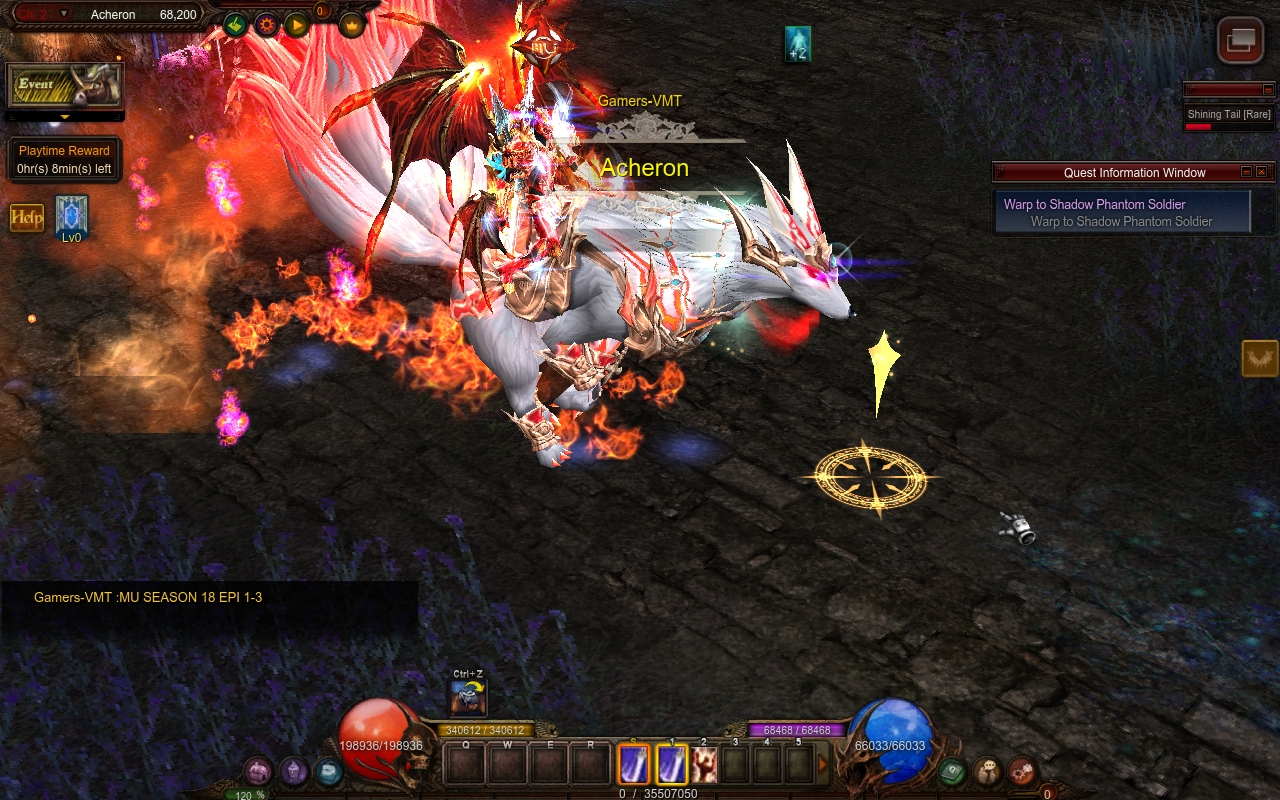The width and height of the screenshot is (1280, 800).
Task: Open the Help button
Action: 27,217
